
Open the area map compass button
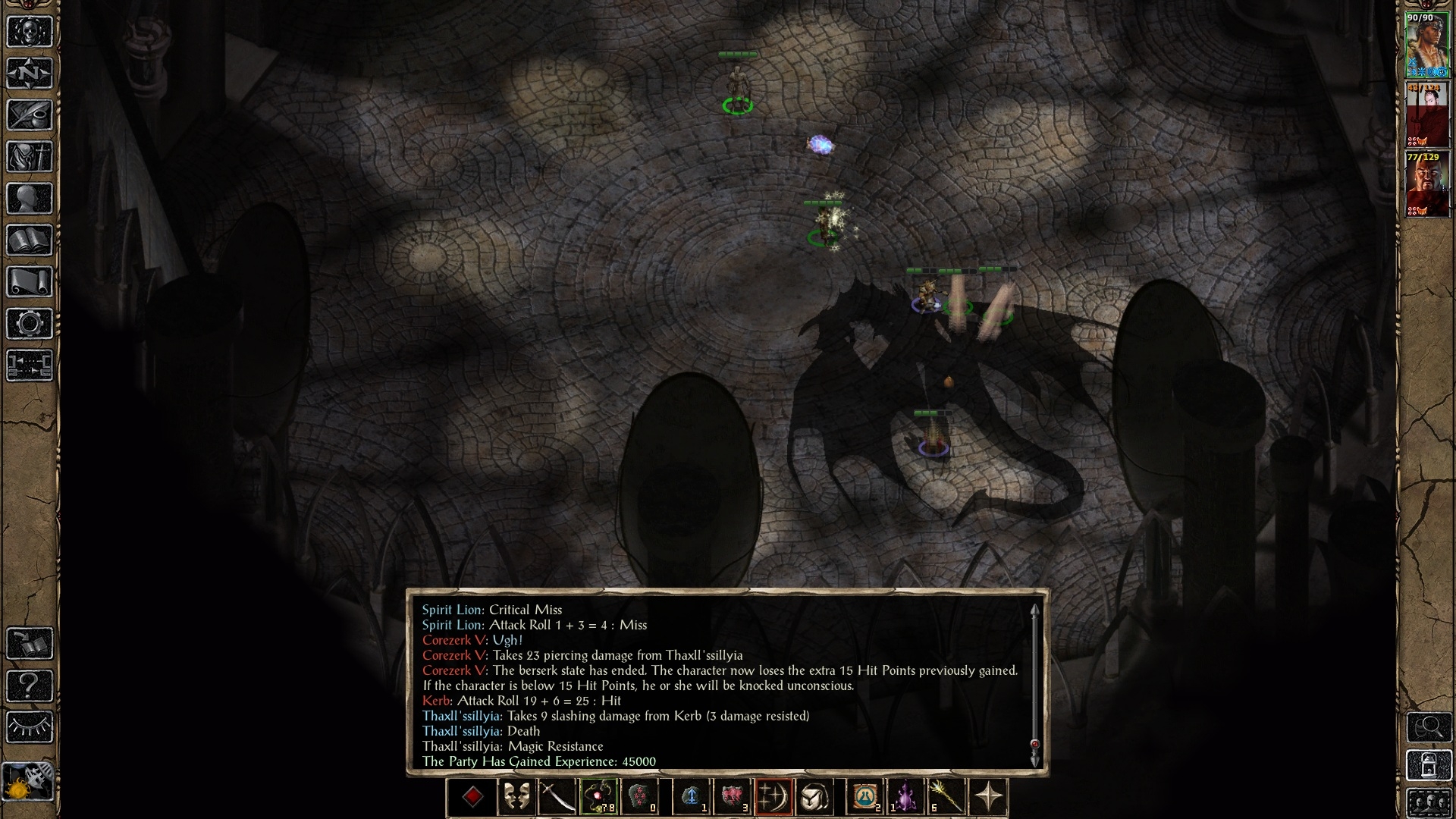pos(30,74)
